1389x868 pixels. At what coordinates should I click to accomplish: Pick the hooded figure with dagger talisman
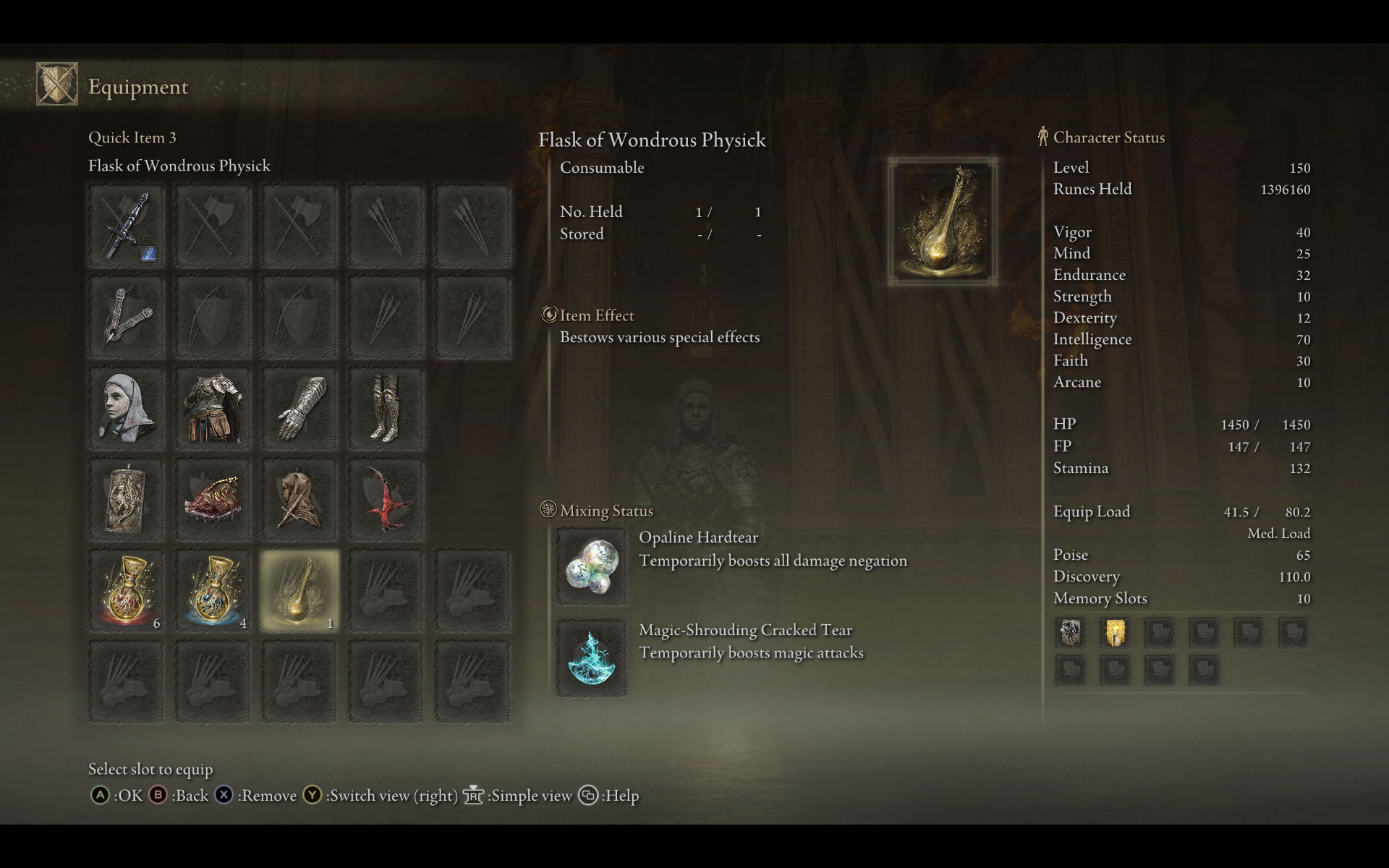(300, 500)
